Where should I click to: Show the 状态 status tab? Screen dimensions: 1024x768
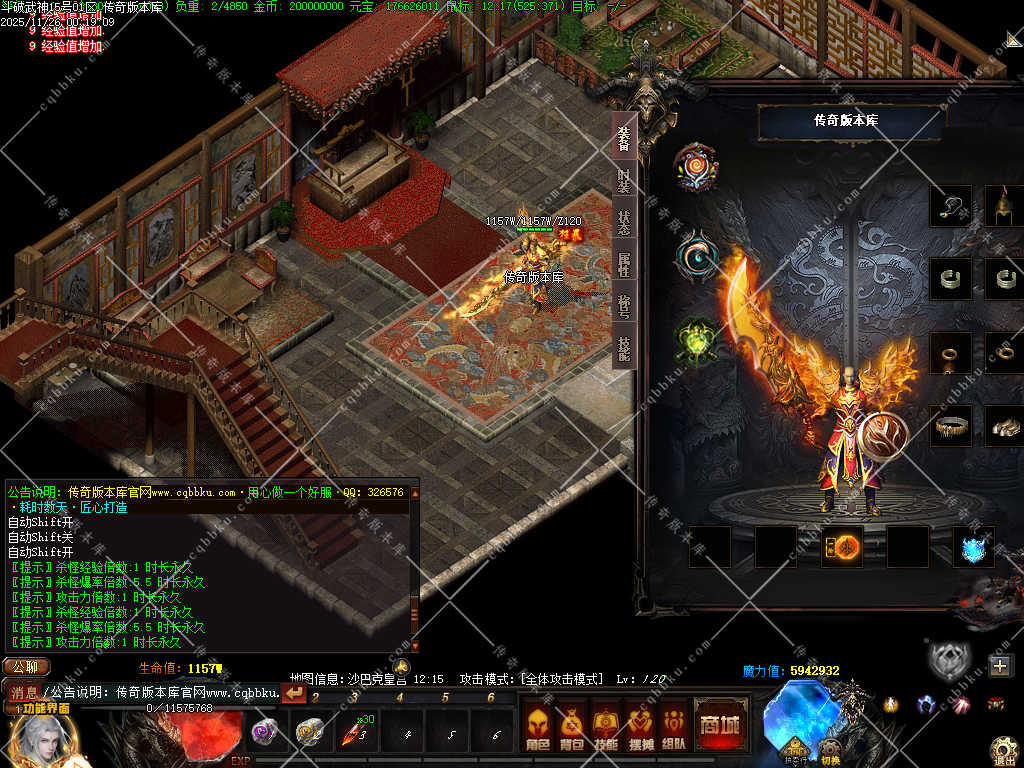tap(624, 222)
